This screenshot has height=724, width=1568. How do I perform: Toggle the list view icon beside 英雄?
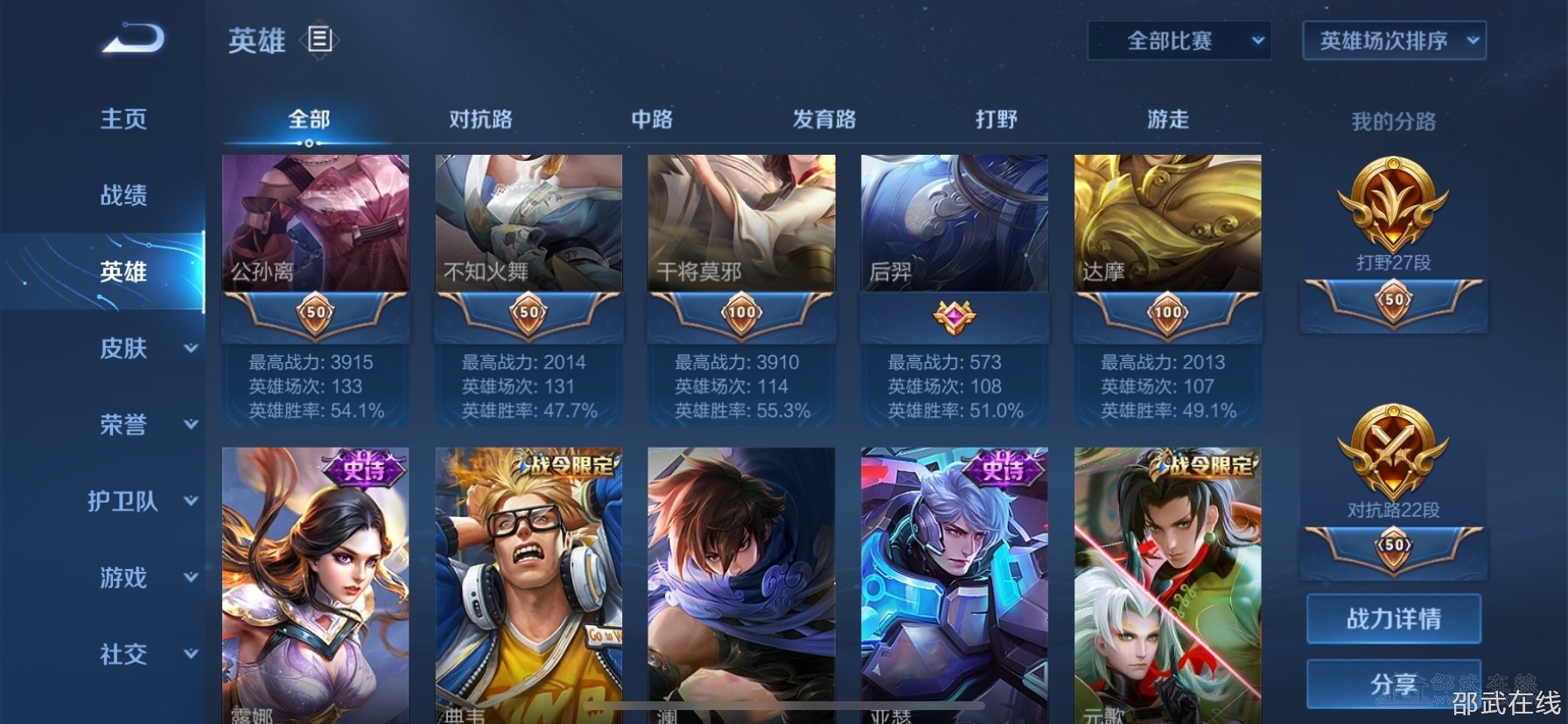coord(319,39)
